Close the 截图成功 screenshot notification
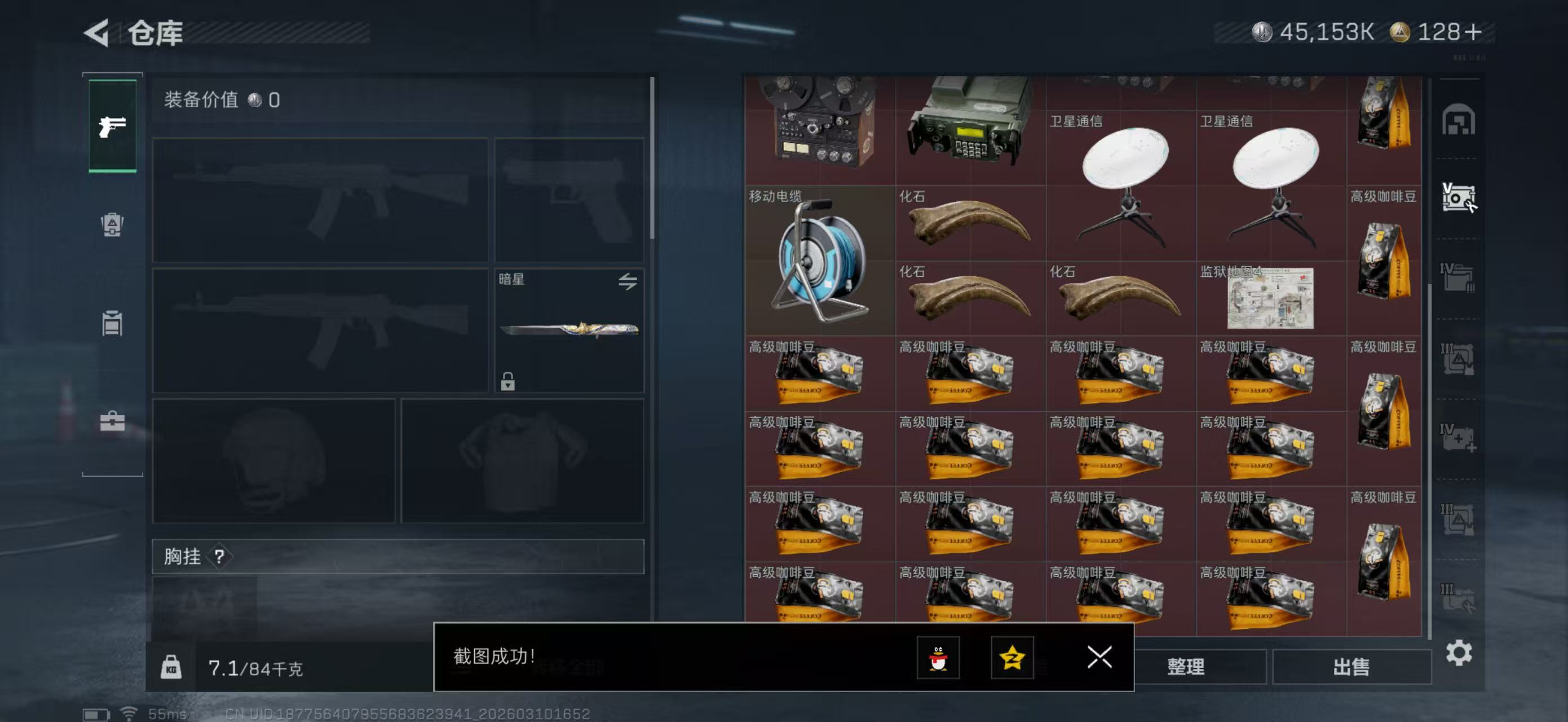 [x=1099, y=657]
